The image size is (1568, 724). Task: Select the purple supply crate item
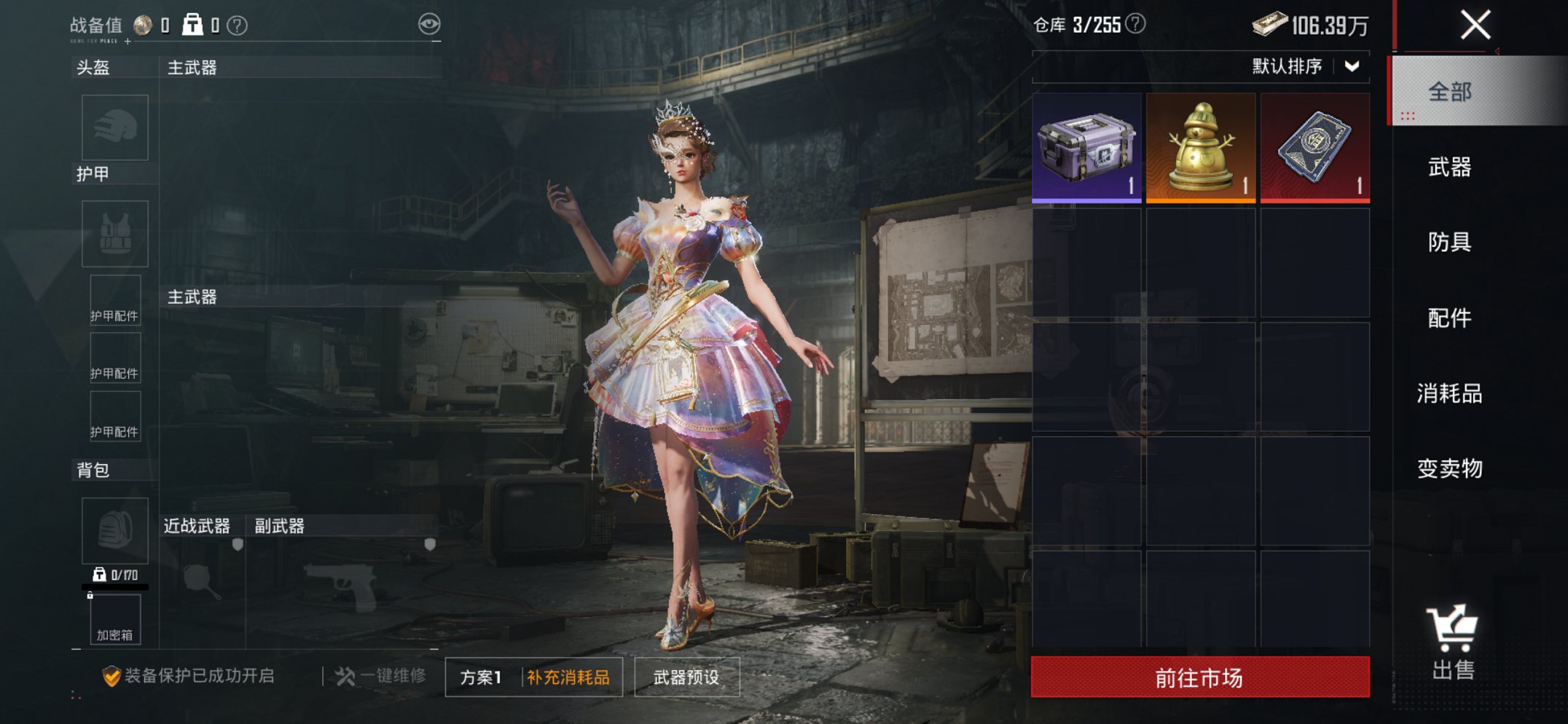click(1086, 148)
